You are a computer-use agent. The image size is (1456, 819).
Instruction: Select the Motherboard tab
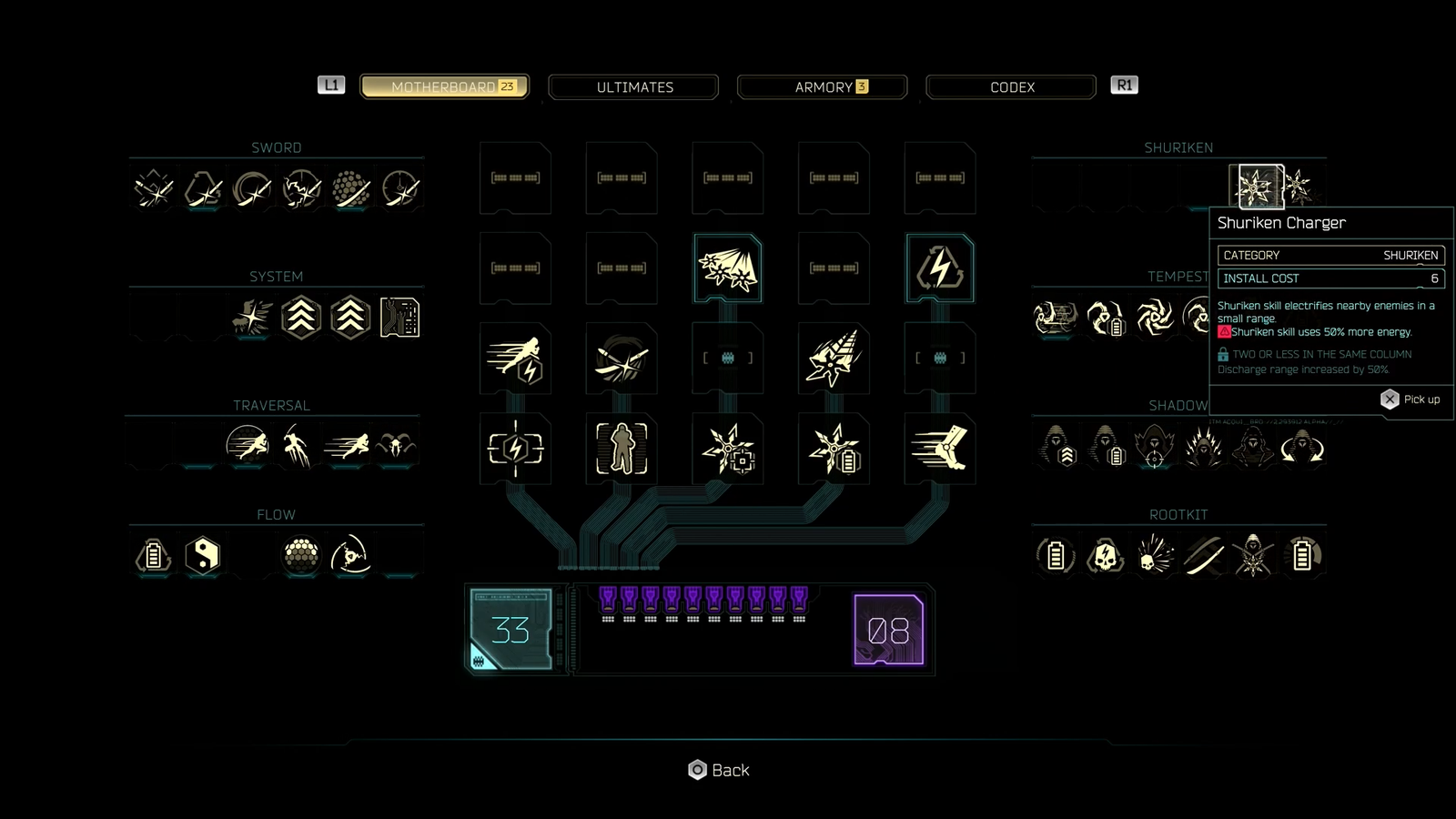coord(444,87)
